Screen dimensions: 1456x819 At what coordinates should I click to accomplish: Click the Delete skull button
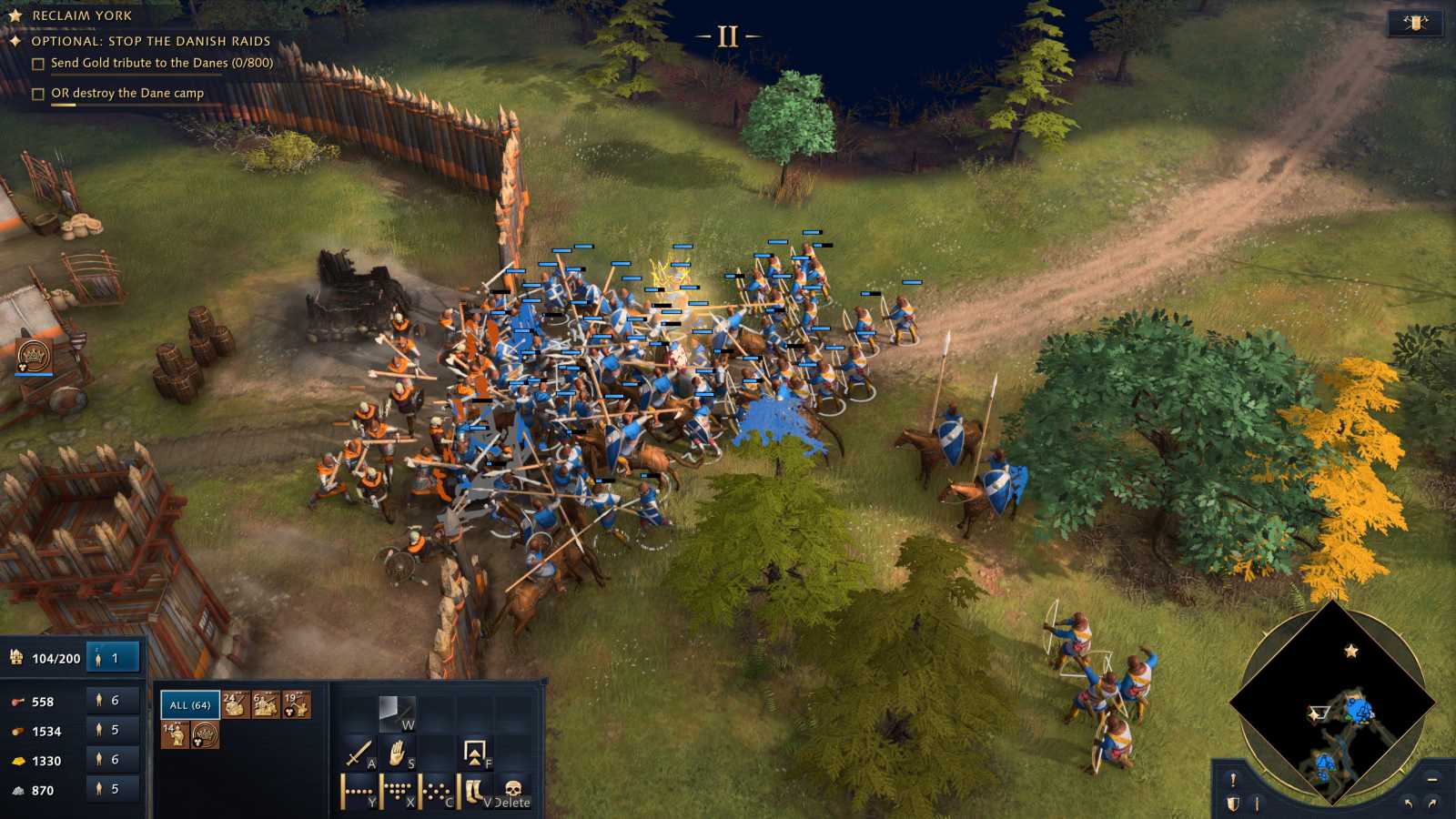tap(513, 790)
